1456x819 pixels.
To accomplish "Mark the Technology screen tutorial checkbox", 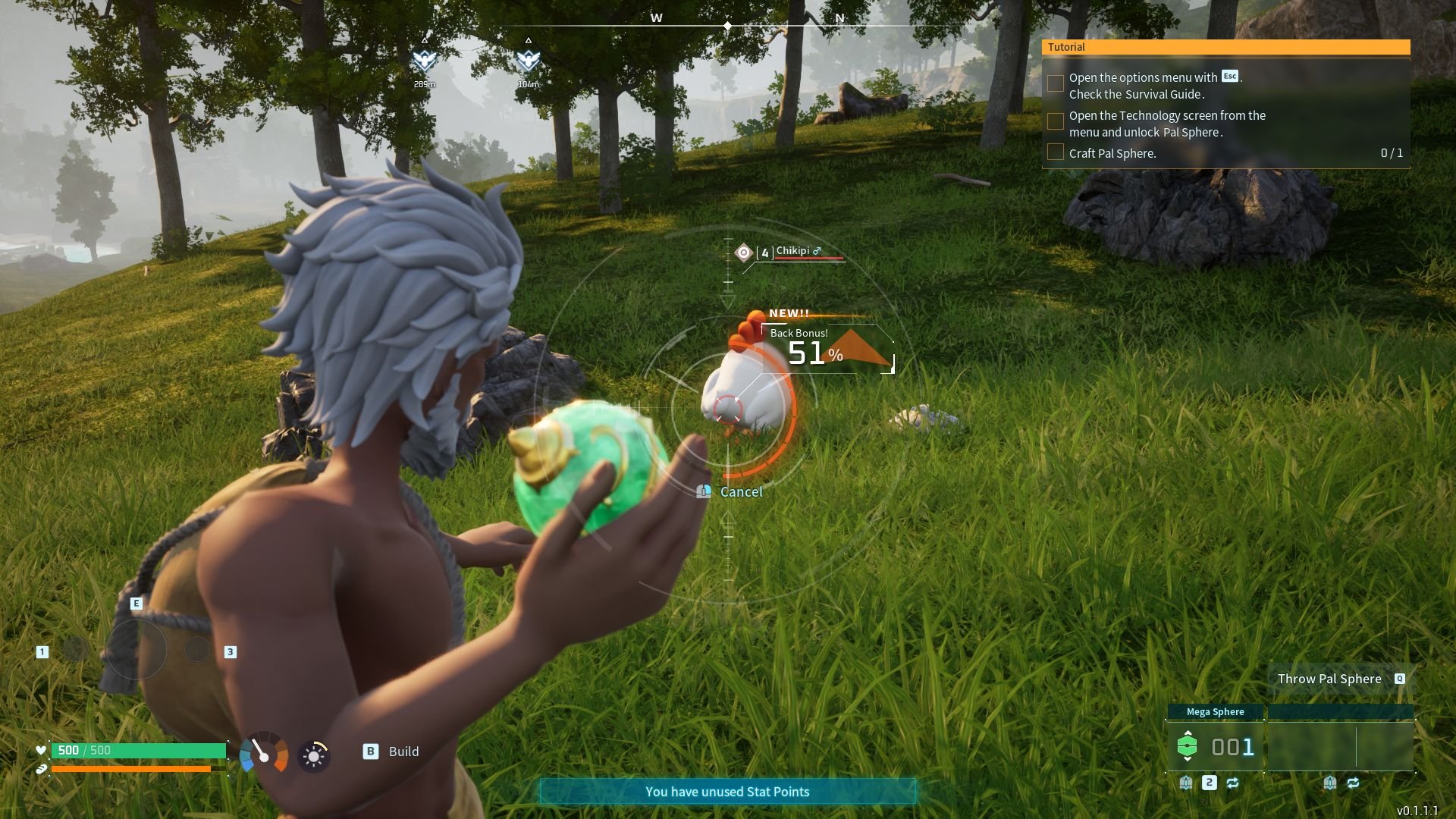I will [1055, 121].
